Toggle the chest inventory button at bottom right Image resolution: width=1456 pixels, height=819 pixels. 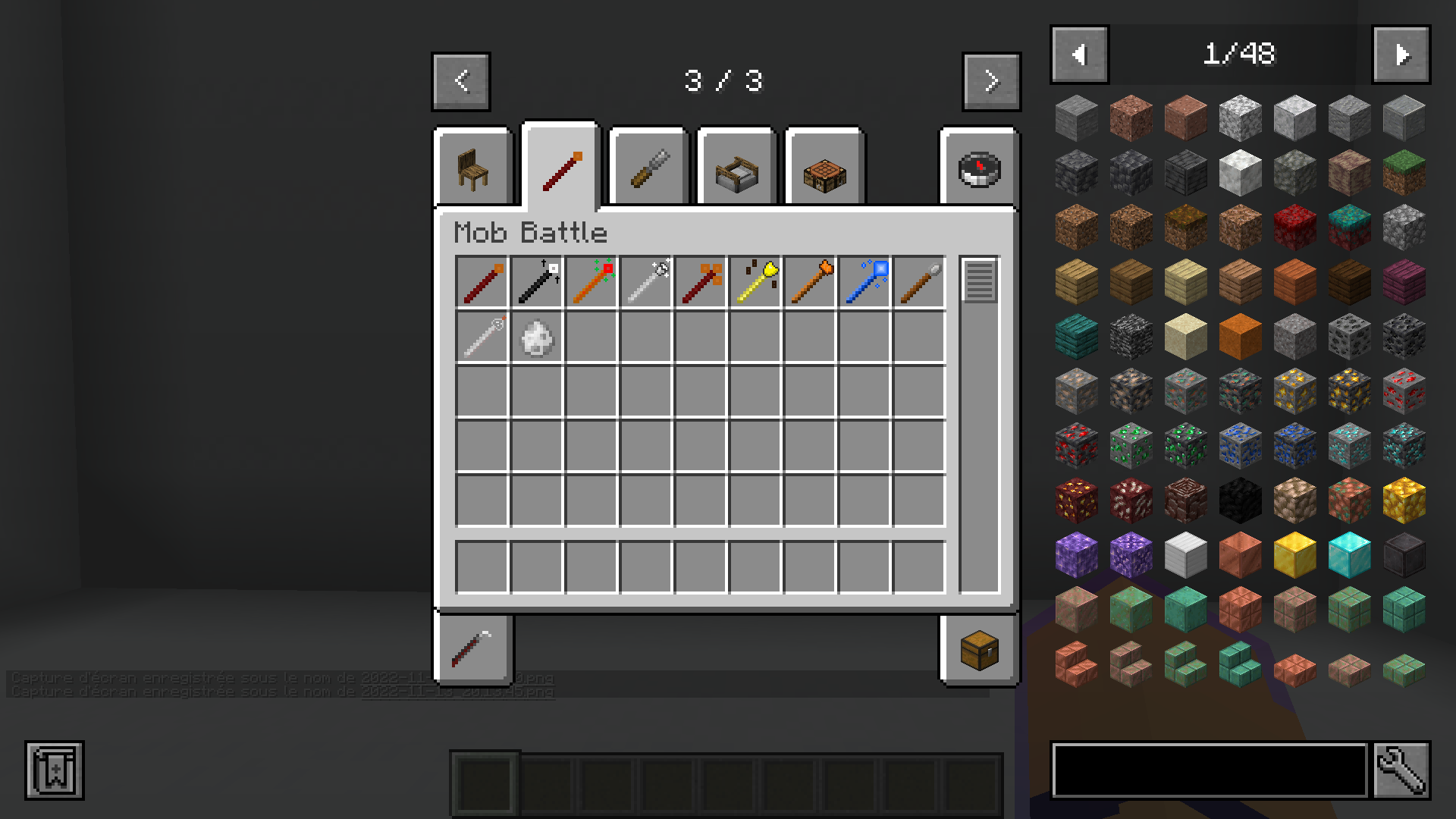(978, 651)
